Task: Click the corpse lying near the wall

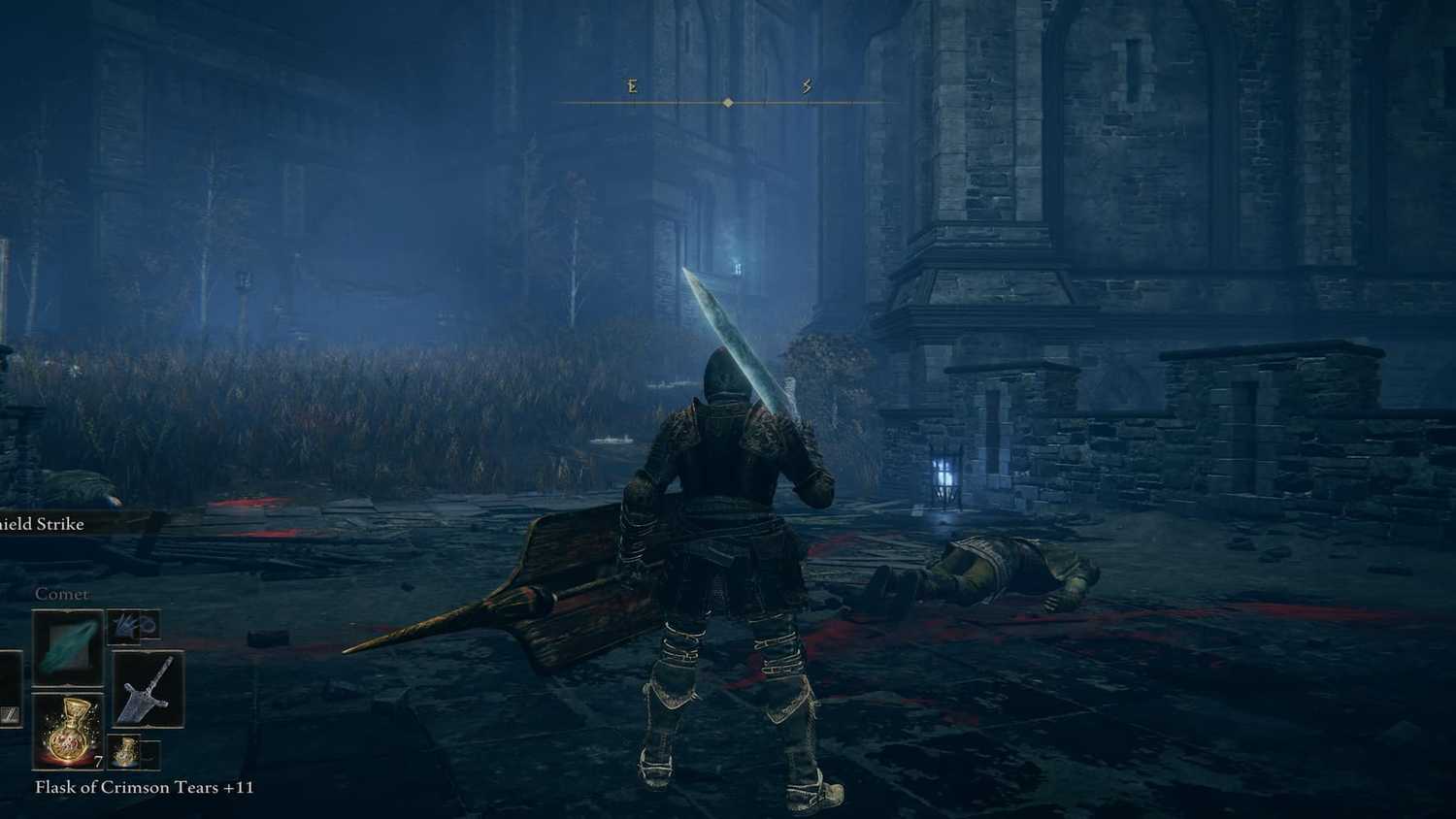Action: [x=980, y=568]
